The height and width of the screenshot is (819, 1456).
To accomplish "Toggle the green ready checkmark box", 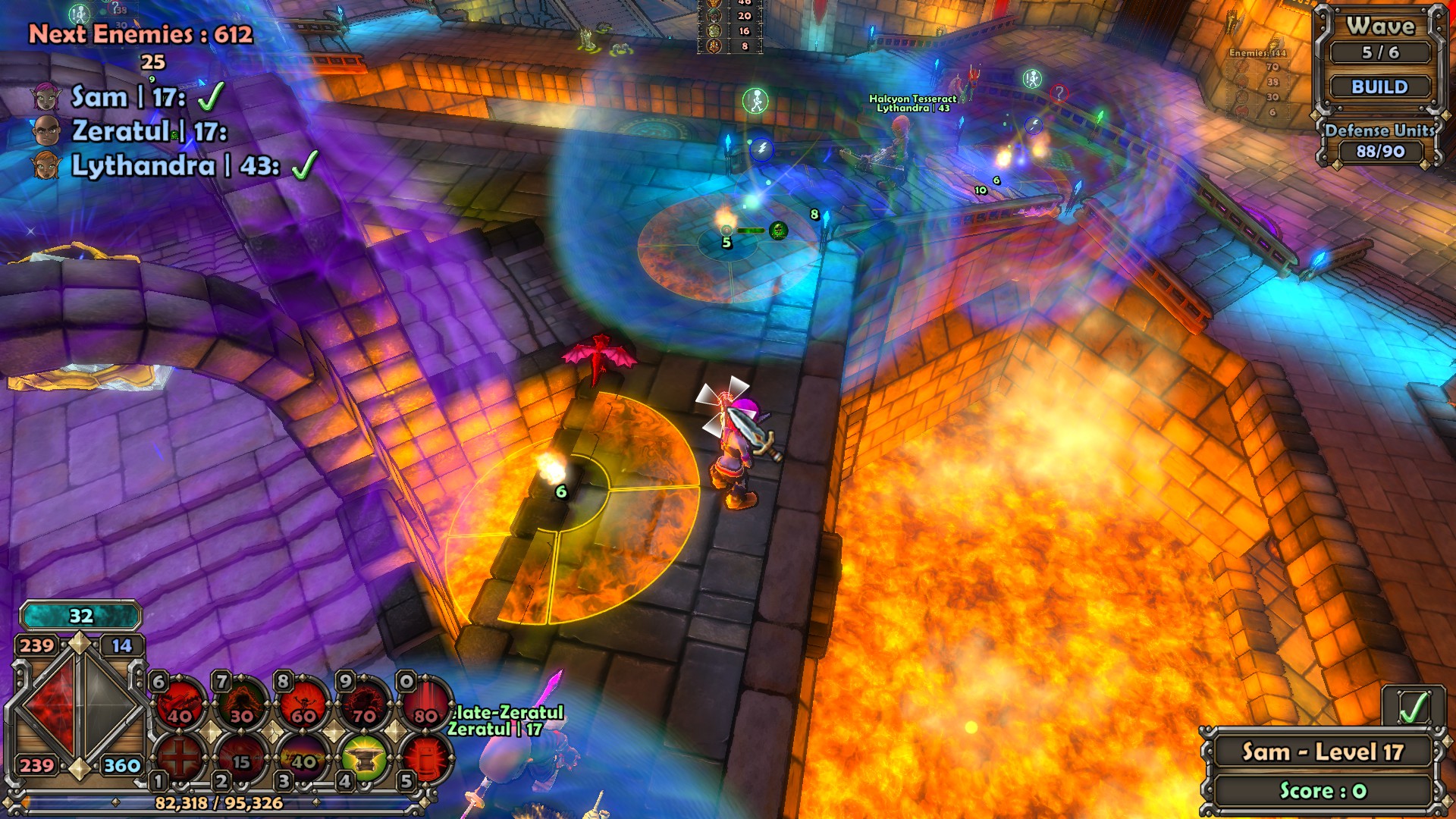I will pos(1412,708).
